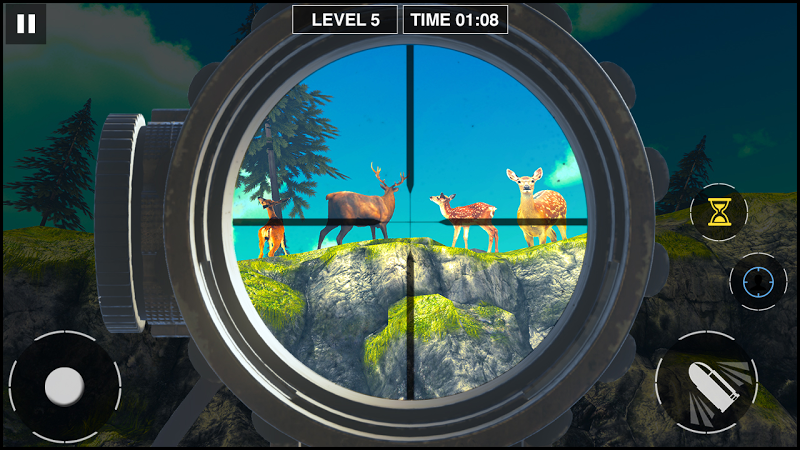Pause the game with the pause button
The height and width of the screenshot is (450, 800).
tap(26, 24)
